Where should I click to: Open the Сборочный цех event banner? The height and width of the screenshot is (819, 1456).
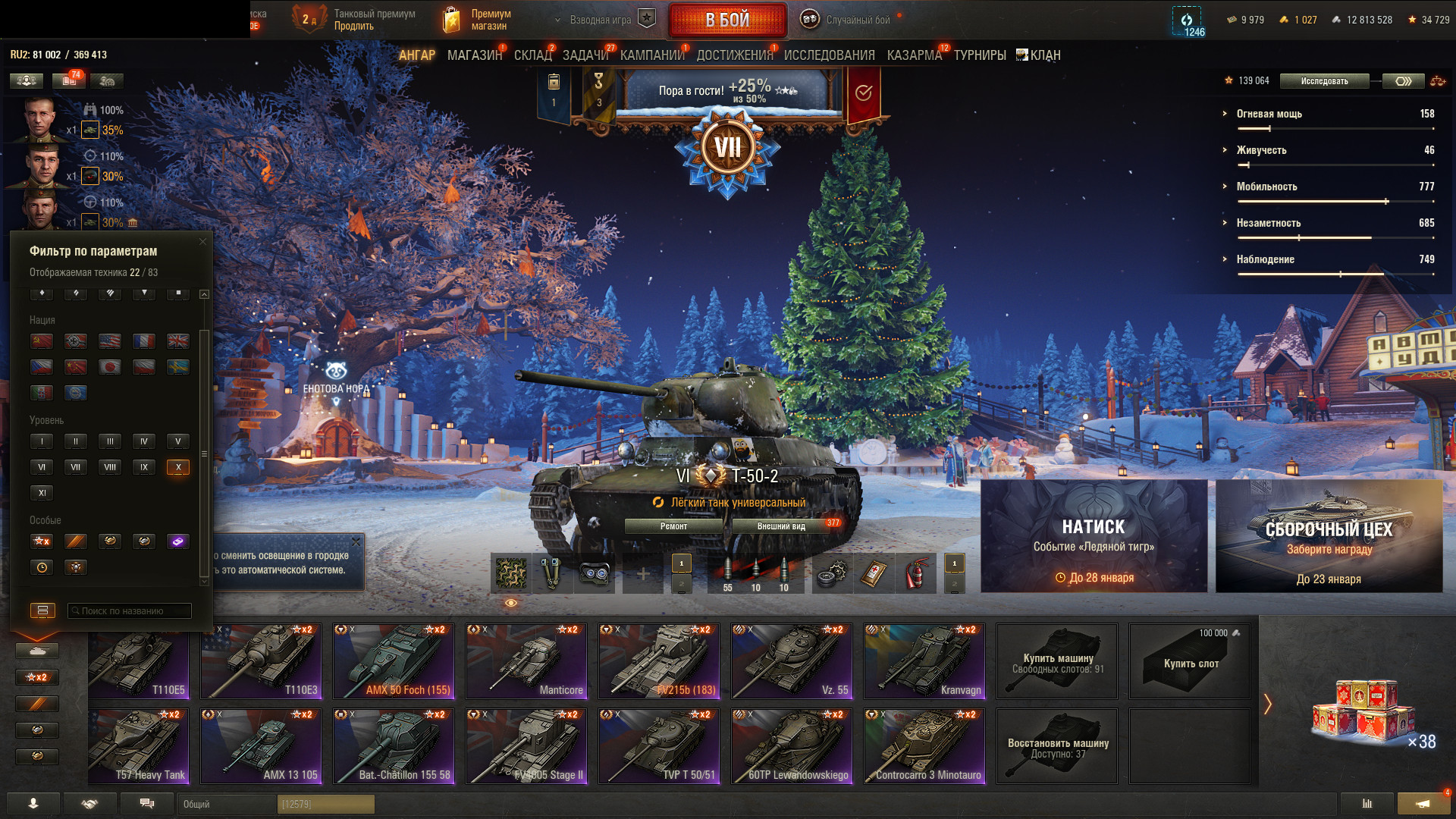1329,535
